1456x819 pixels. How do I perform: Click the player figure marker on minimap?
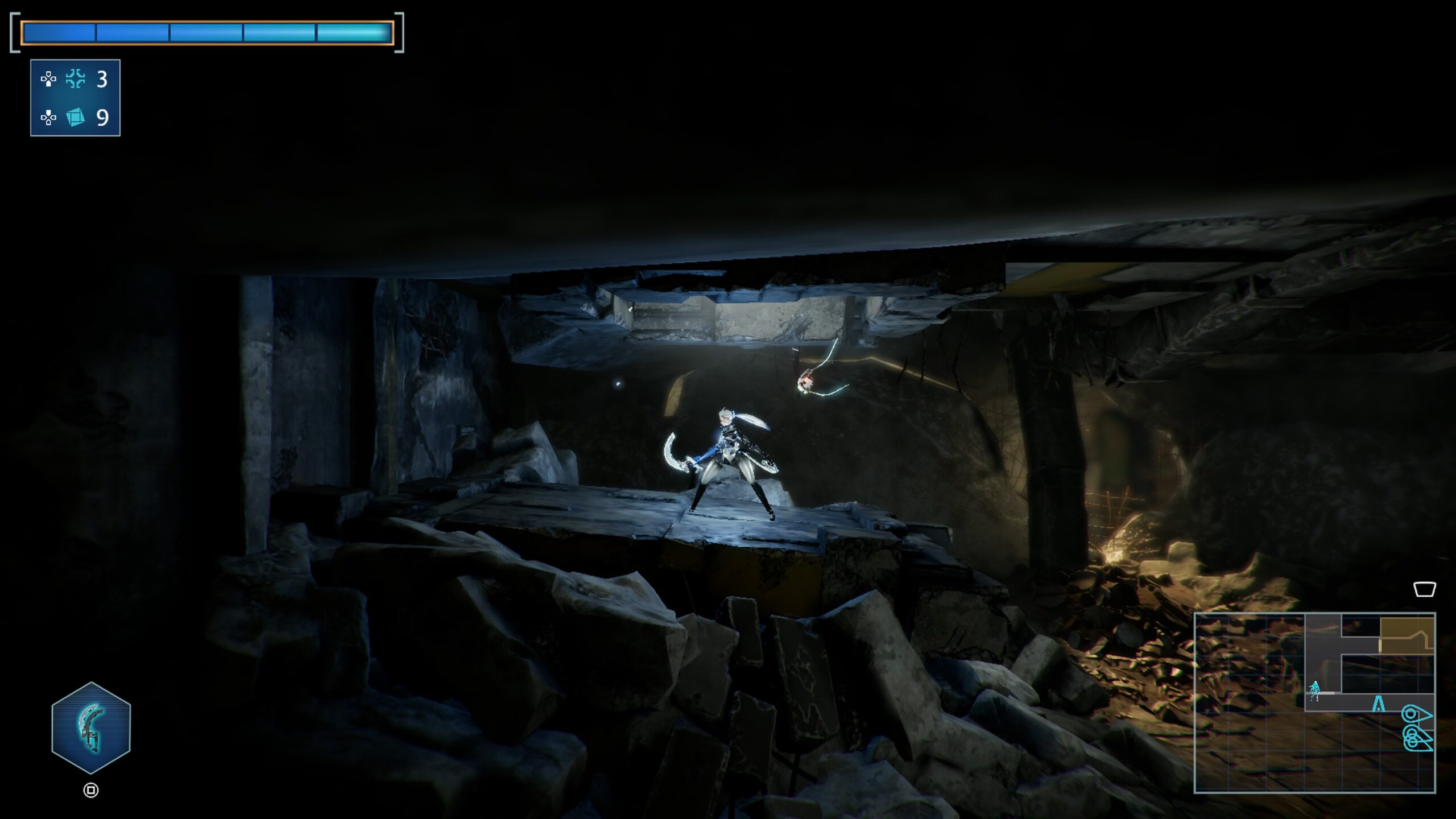coord(1314,690)
